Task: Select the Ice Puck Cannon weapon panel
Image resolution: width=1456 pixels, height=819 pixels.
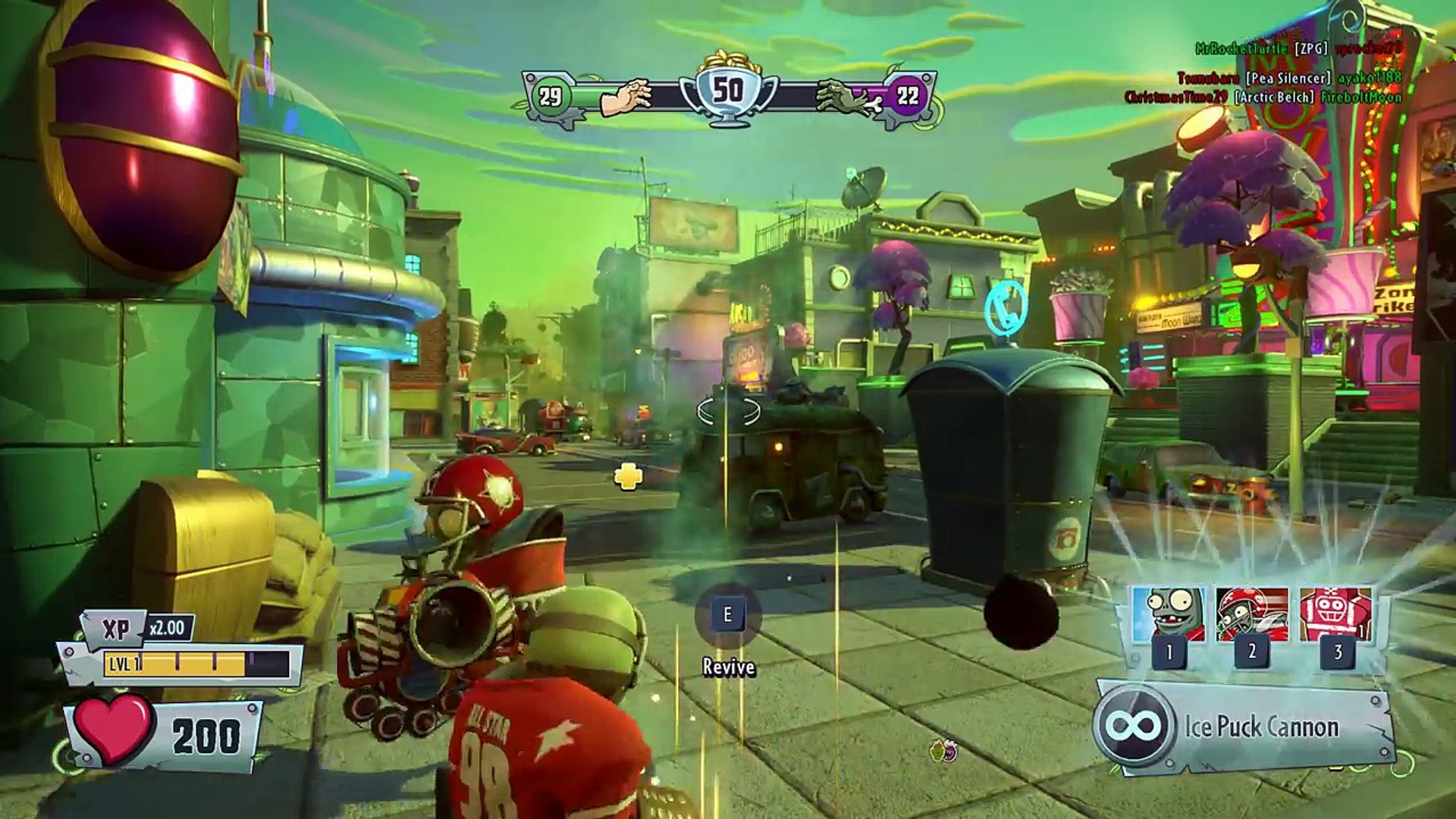Action: point(1244,727)
